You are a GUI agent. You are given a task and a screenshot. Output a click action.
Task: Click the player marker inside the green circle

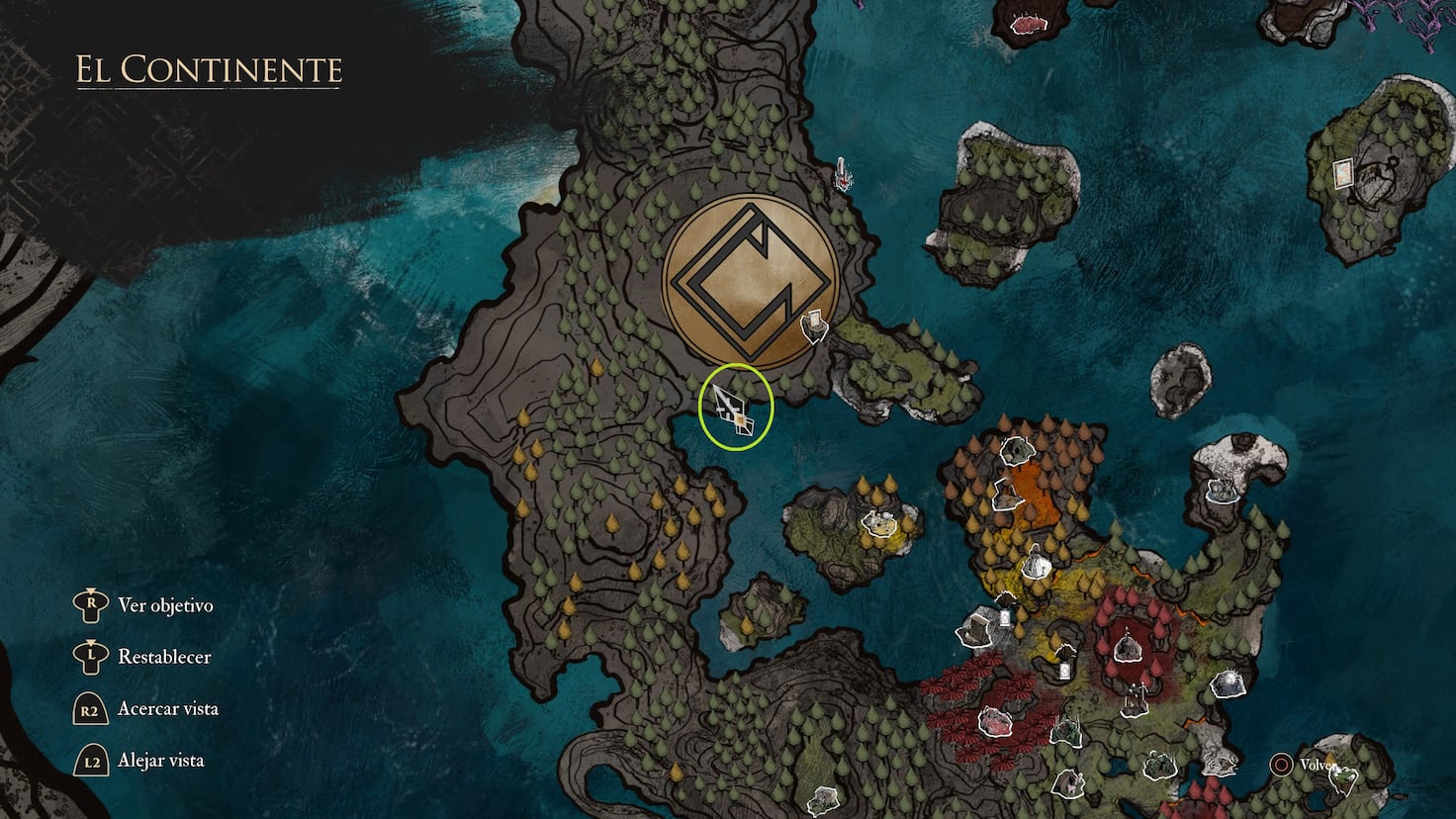pos(736,409)
